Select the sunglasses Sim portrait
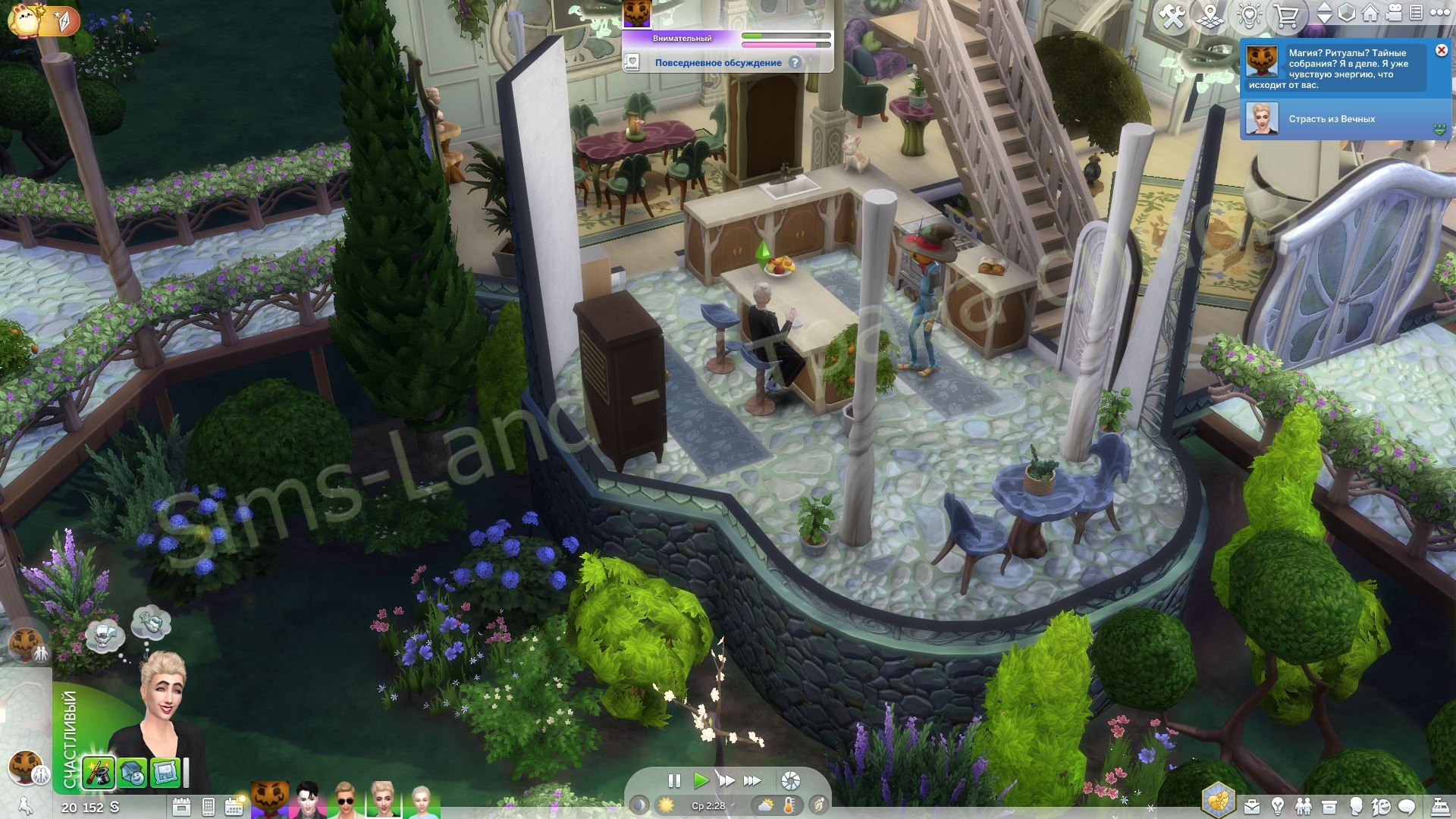 pos(346,801)
